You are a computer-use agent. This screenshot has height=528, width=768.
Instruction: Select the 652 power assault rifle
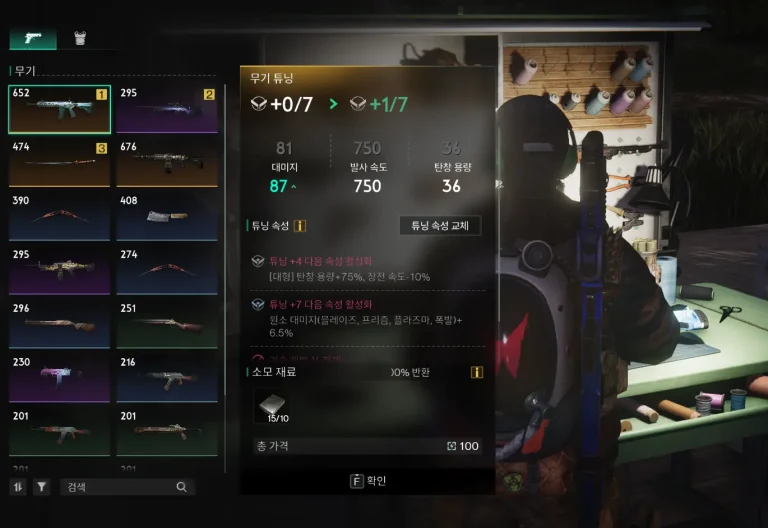click(x=59, y=109)
